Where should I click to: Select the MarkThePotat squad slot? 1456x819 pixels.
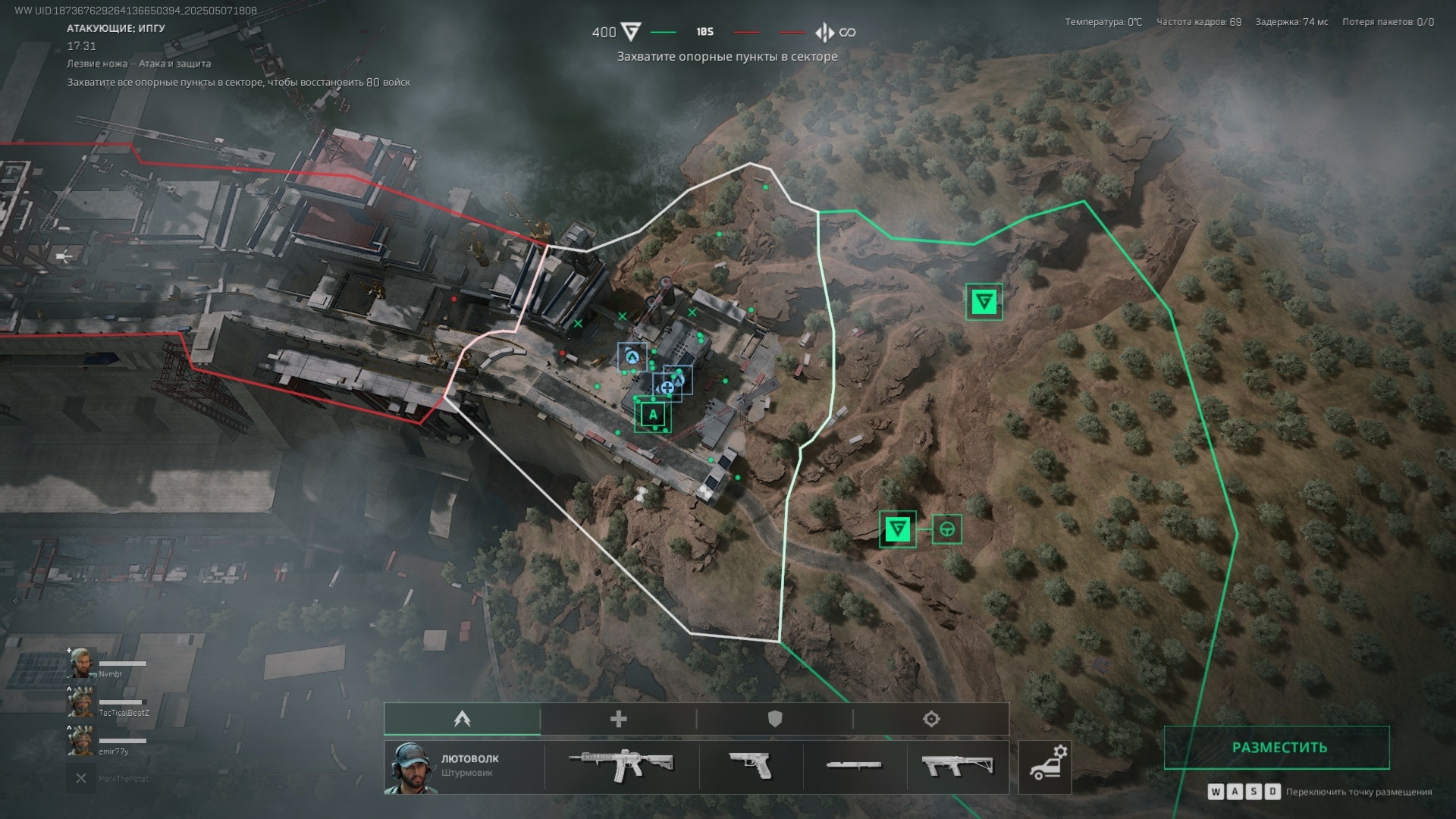[108, 779]
